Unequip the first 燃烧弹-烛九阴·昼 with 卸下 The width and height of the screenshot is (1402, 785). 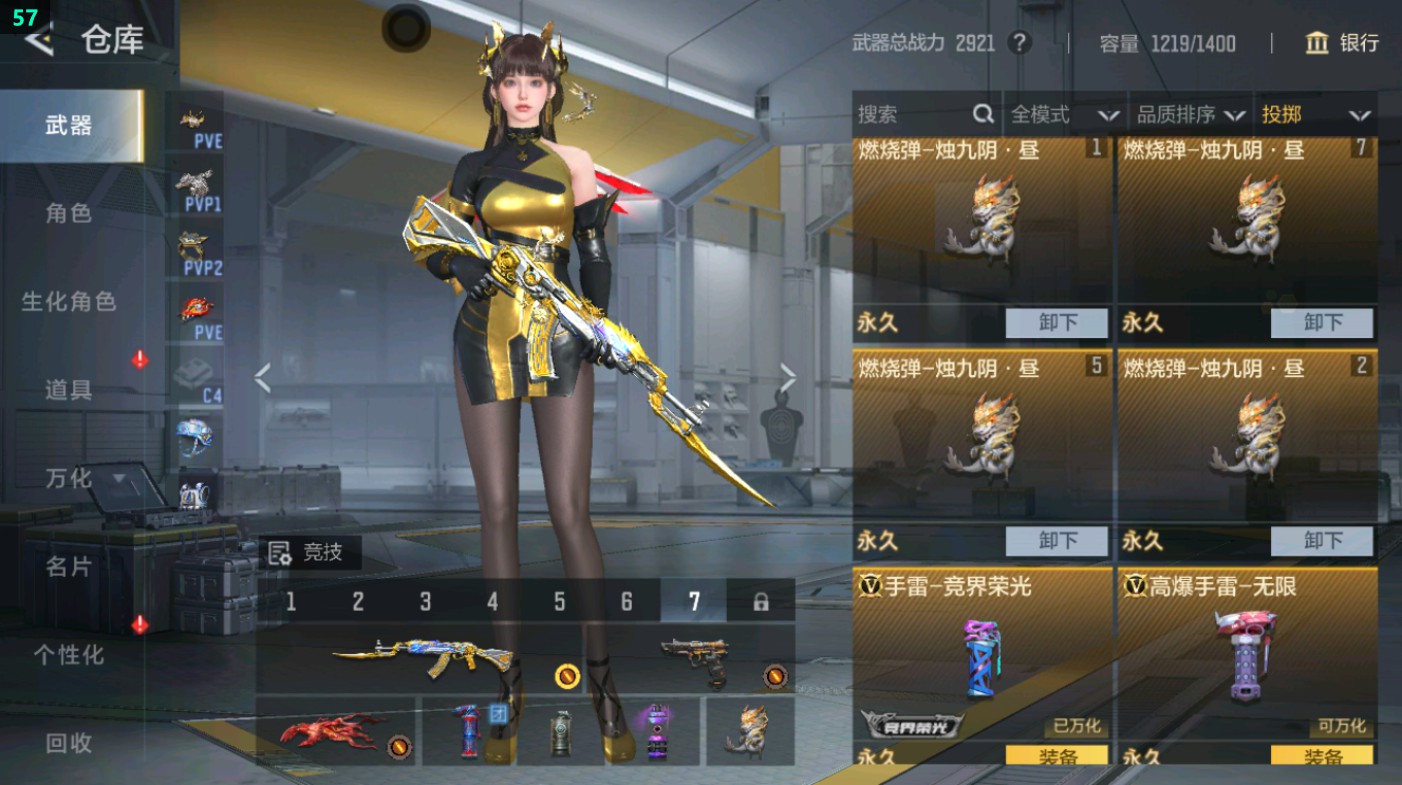1056,323
